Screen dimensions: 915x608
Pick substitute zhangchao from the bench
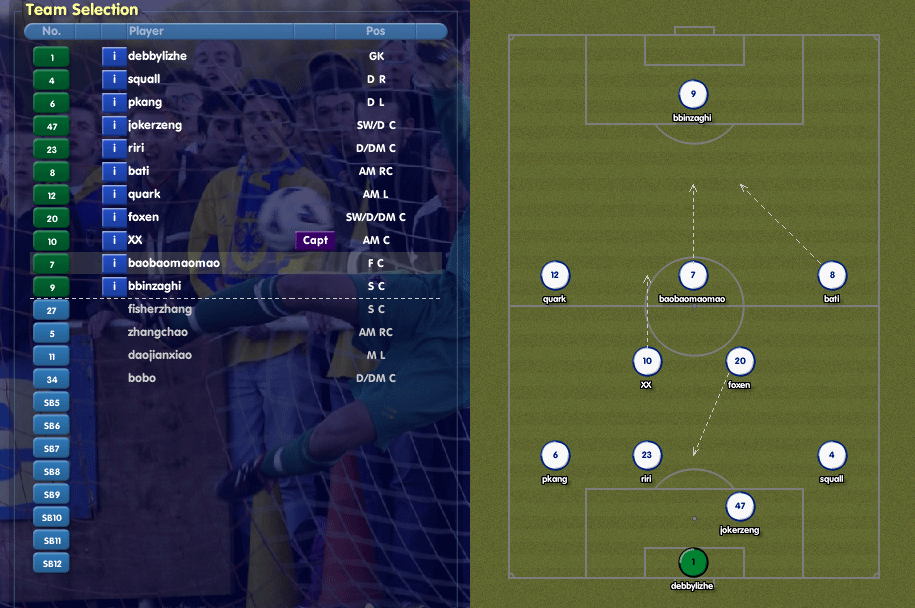click(x=157, y=333)
